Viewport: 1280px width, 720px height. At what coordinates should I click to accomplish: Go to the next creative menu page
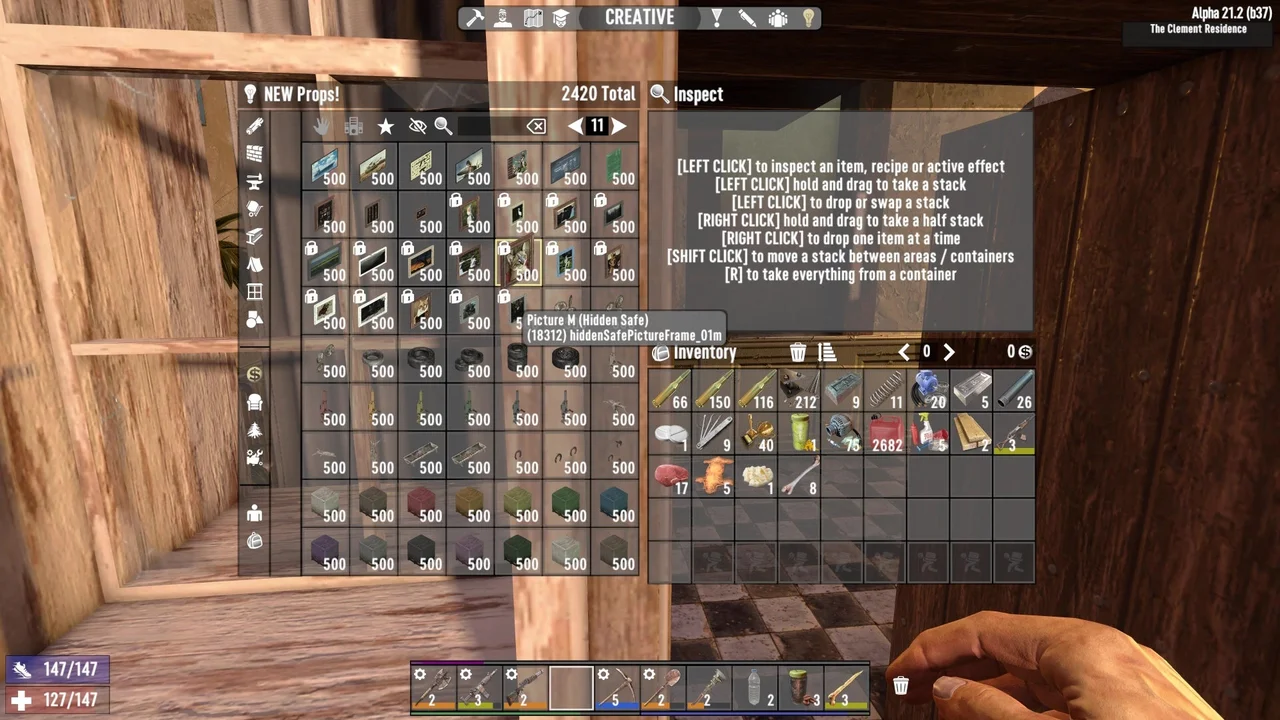[x=618, y=125]
